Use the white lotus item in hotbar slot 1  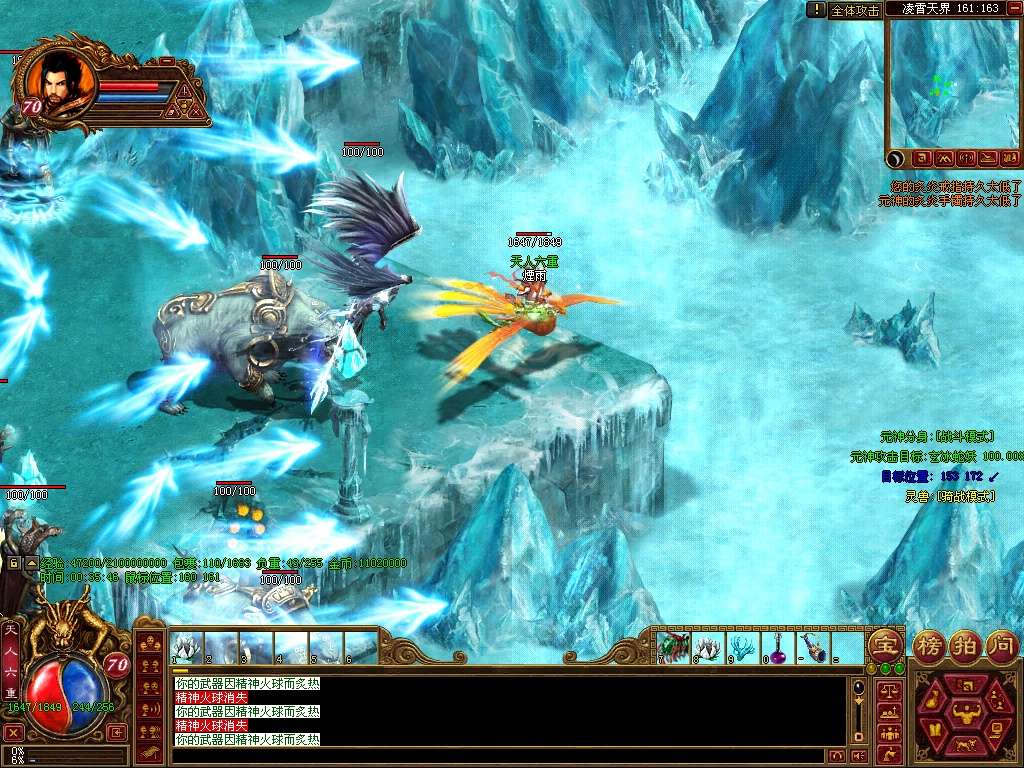pyautogui.click(x=187, y=648)
